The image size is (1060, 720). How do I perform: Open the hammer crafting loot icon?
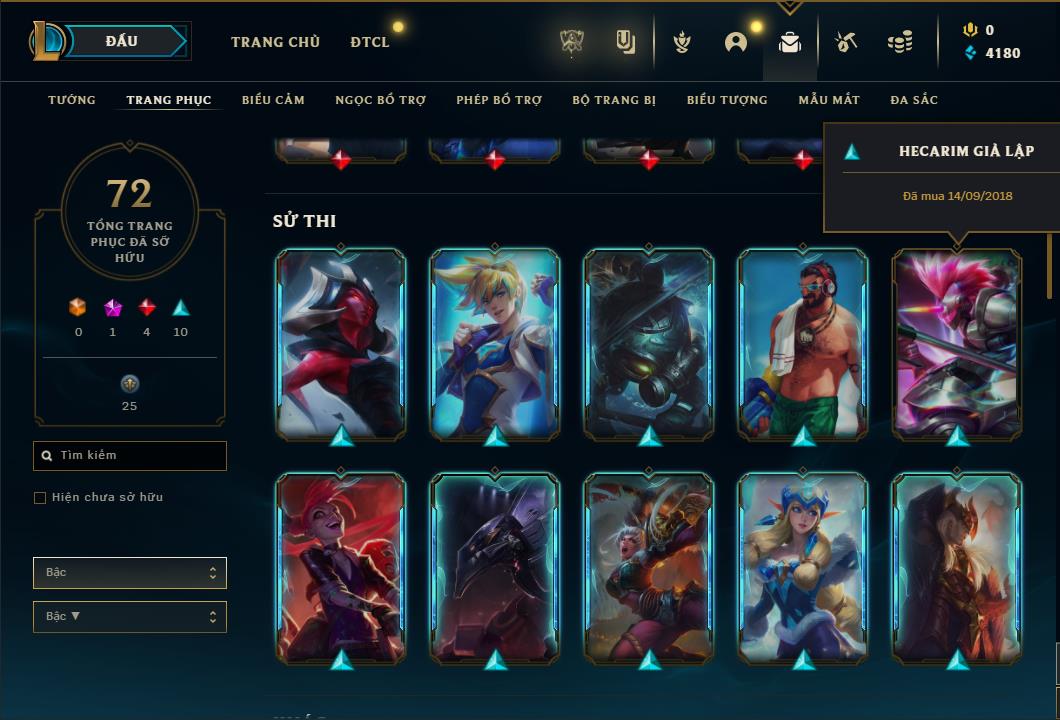(x=845, y=42)
